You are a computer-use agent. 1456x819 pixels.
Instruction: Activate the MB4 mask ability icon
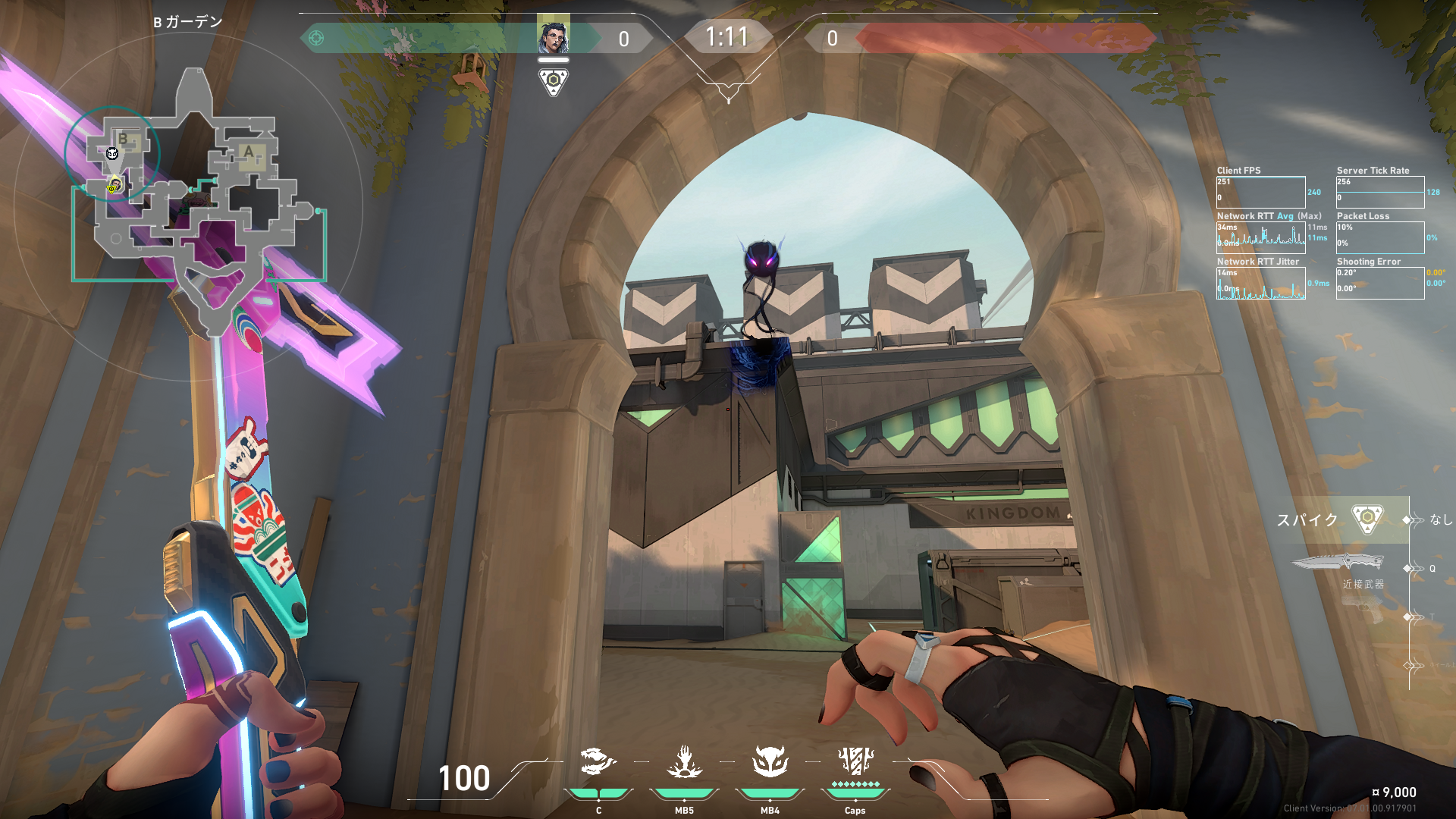point(770,762)
